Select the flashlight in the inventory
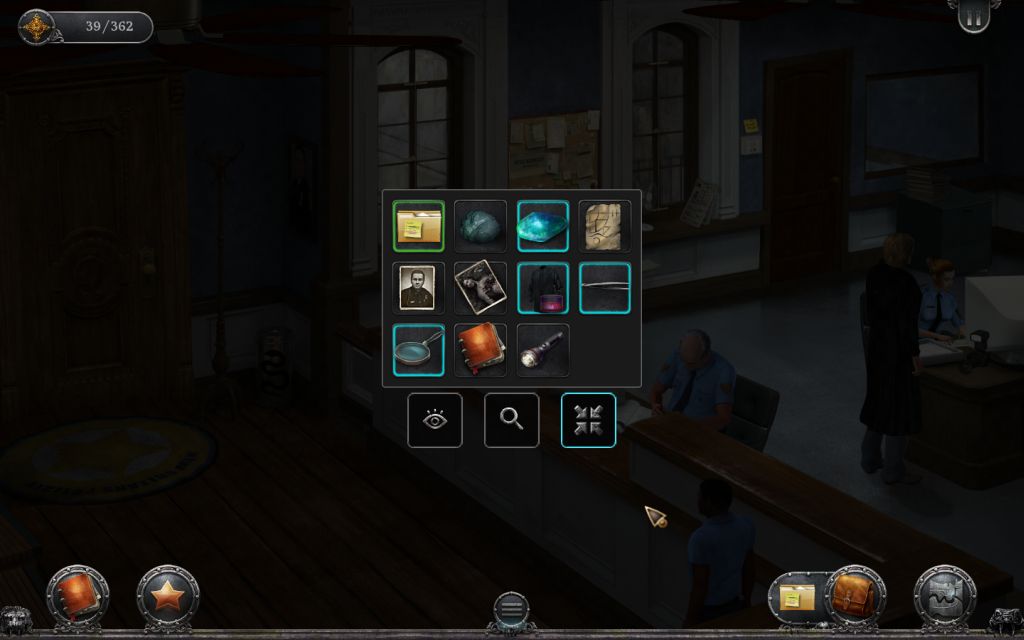The image size is (1024, 640). [x=543, y=350]
